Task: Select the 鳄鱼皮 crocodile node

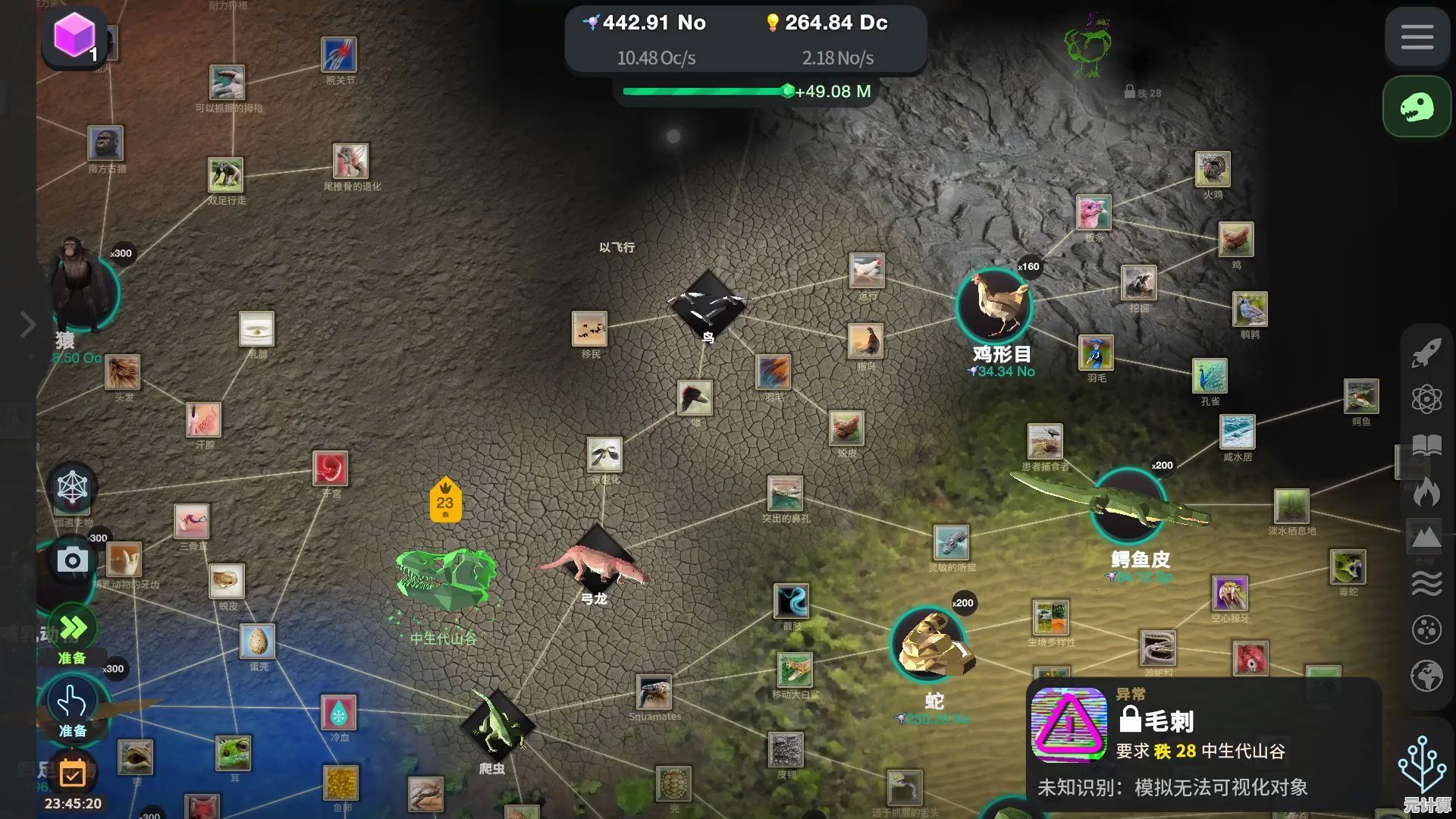Action: click(x=1128, y=506)
